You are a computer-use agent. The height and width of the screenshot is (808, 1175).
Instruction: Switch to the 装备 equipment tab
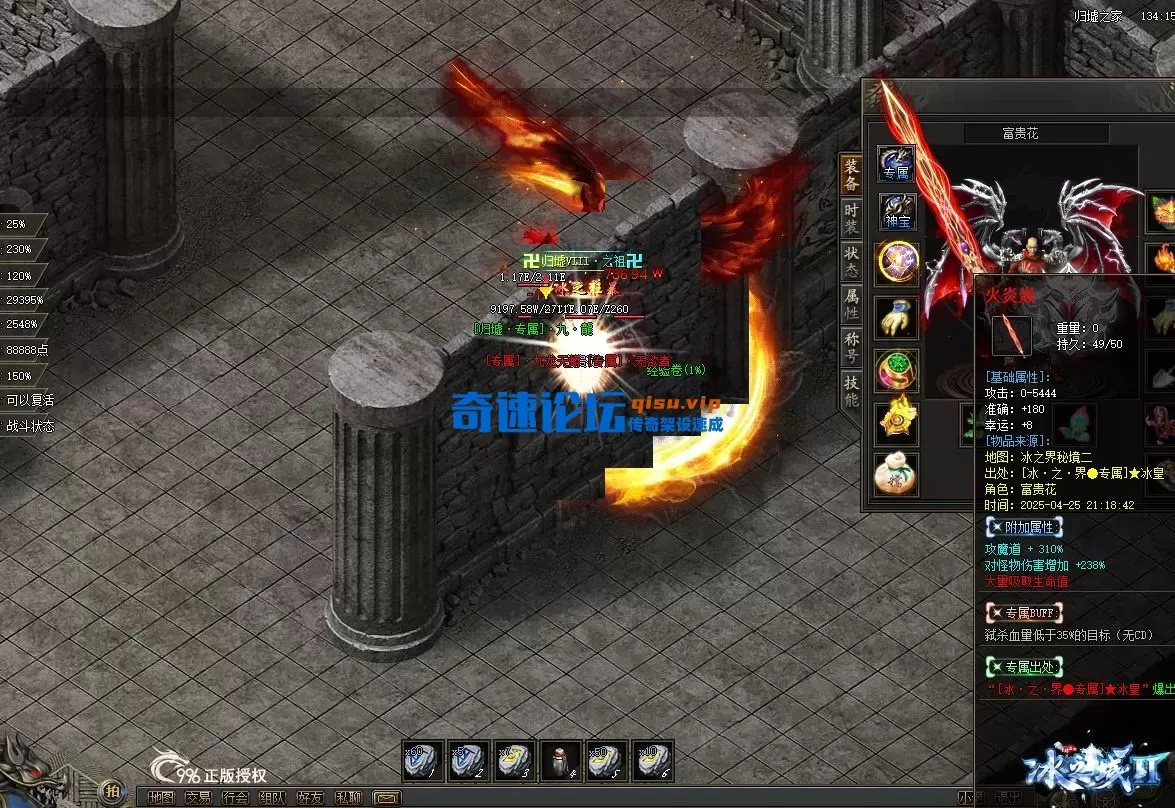click(x=851, y=174)
